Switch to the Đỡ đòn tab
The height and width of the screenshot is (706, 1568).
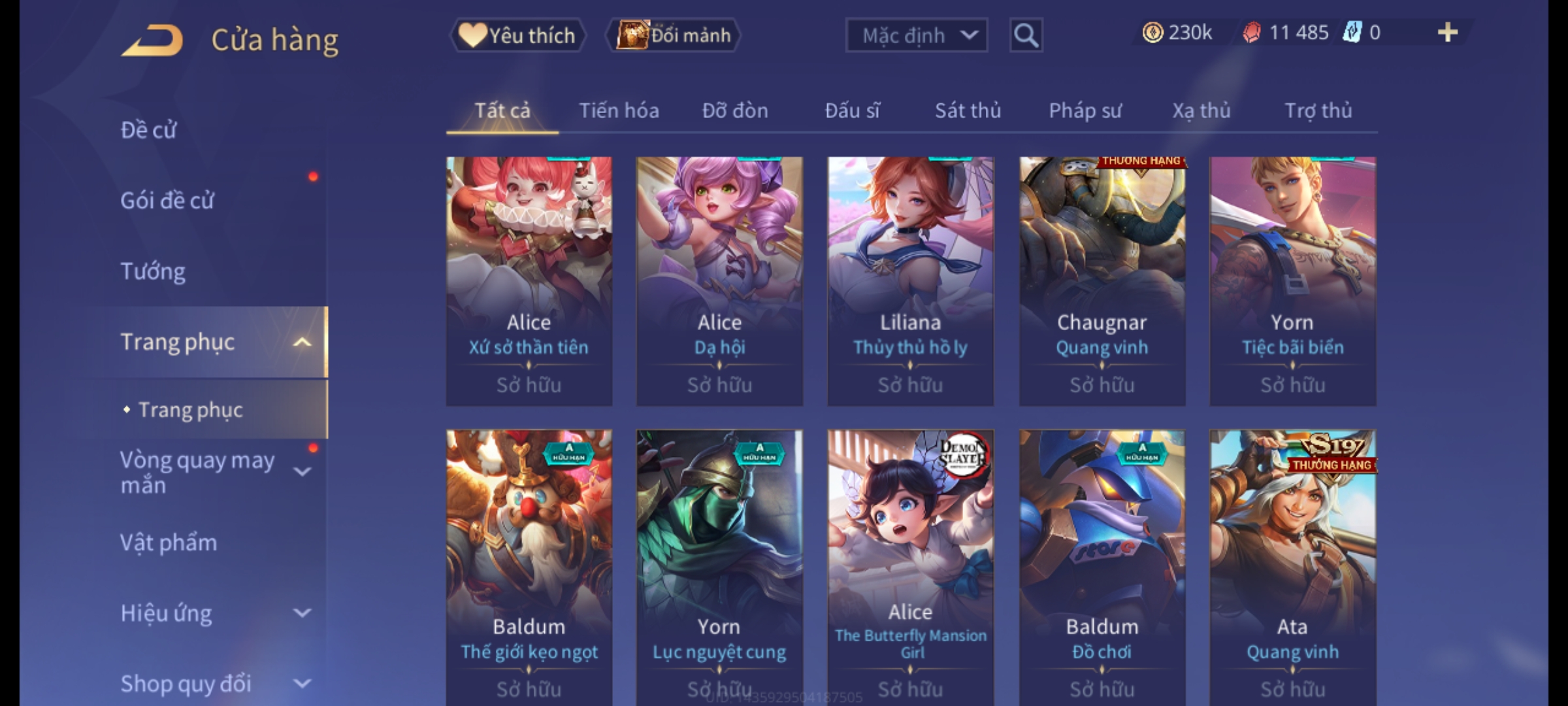pyautogui.click(x=735, y=110)
